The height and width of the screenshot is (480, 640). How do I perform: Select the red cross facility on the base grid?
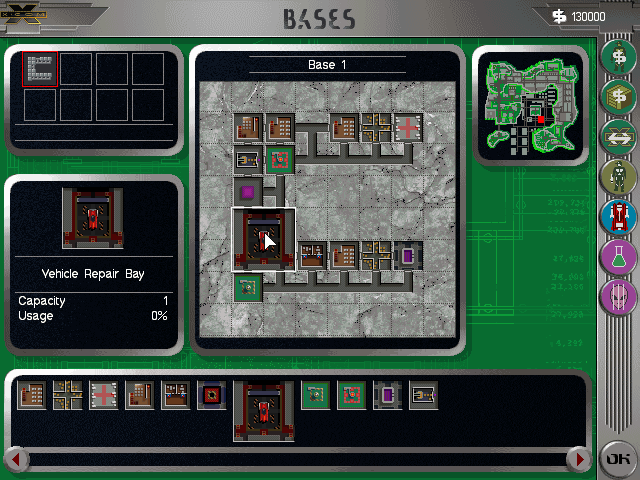[x=408, y=127]
